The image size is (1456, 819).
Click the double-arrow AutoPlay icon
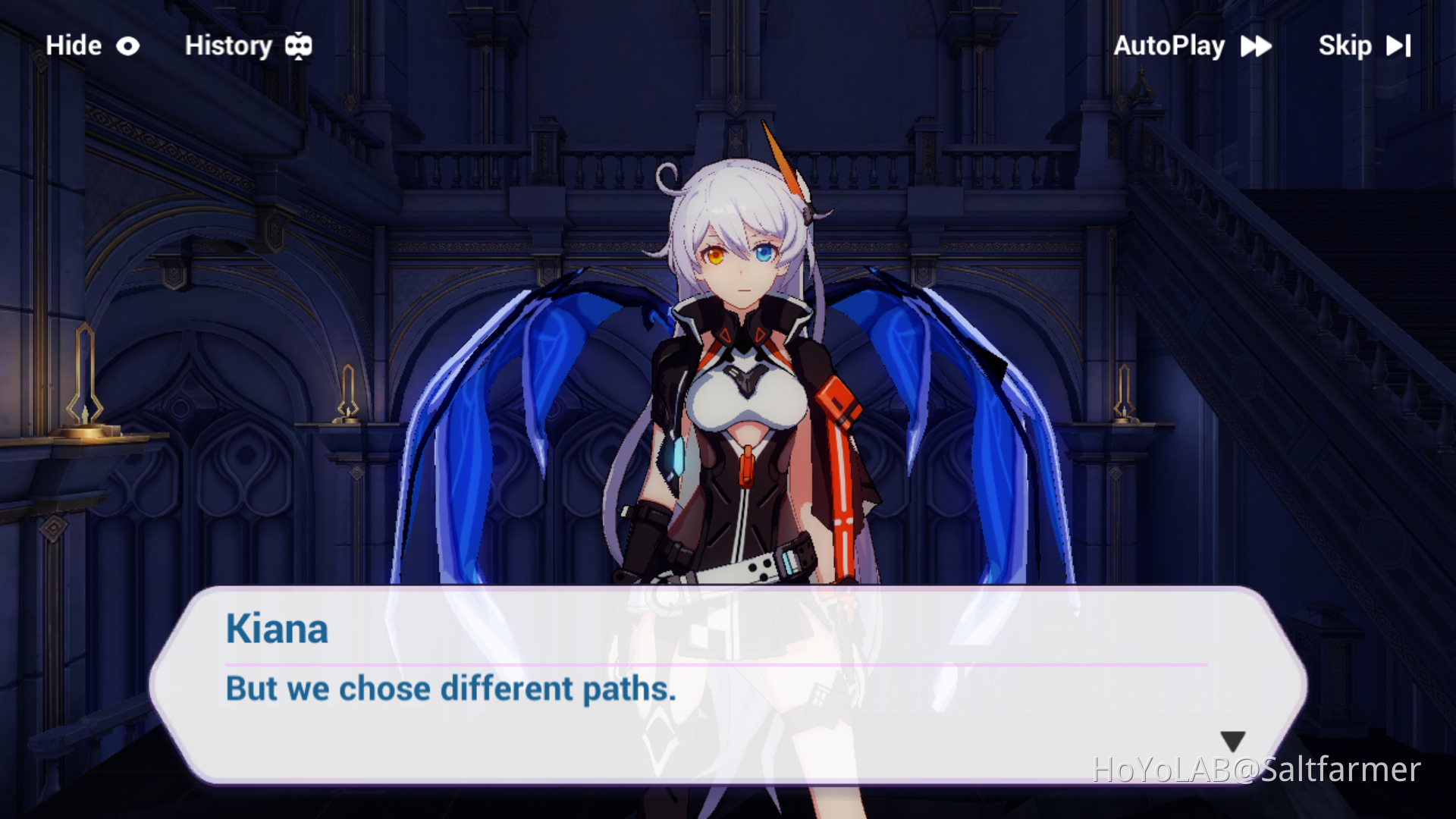pyautogui.click(x=1256, y=45)
